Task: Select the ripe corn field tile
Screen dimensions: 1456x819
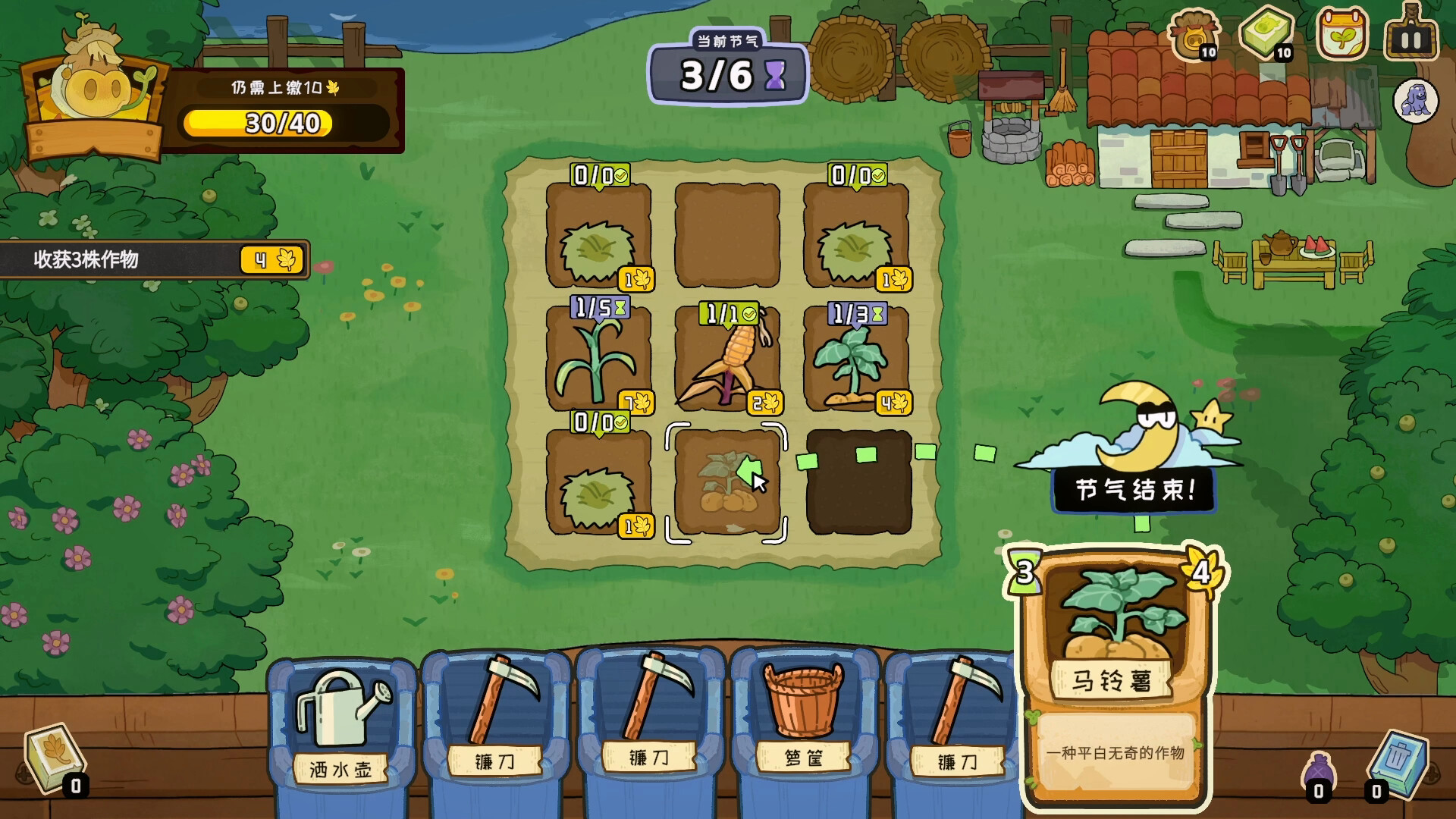Action: click(726, 359)
